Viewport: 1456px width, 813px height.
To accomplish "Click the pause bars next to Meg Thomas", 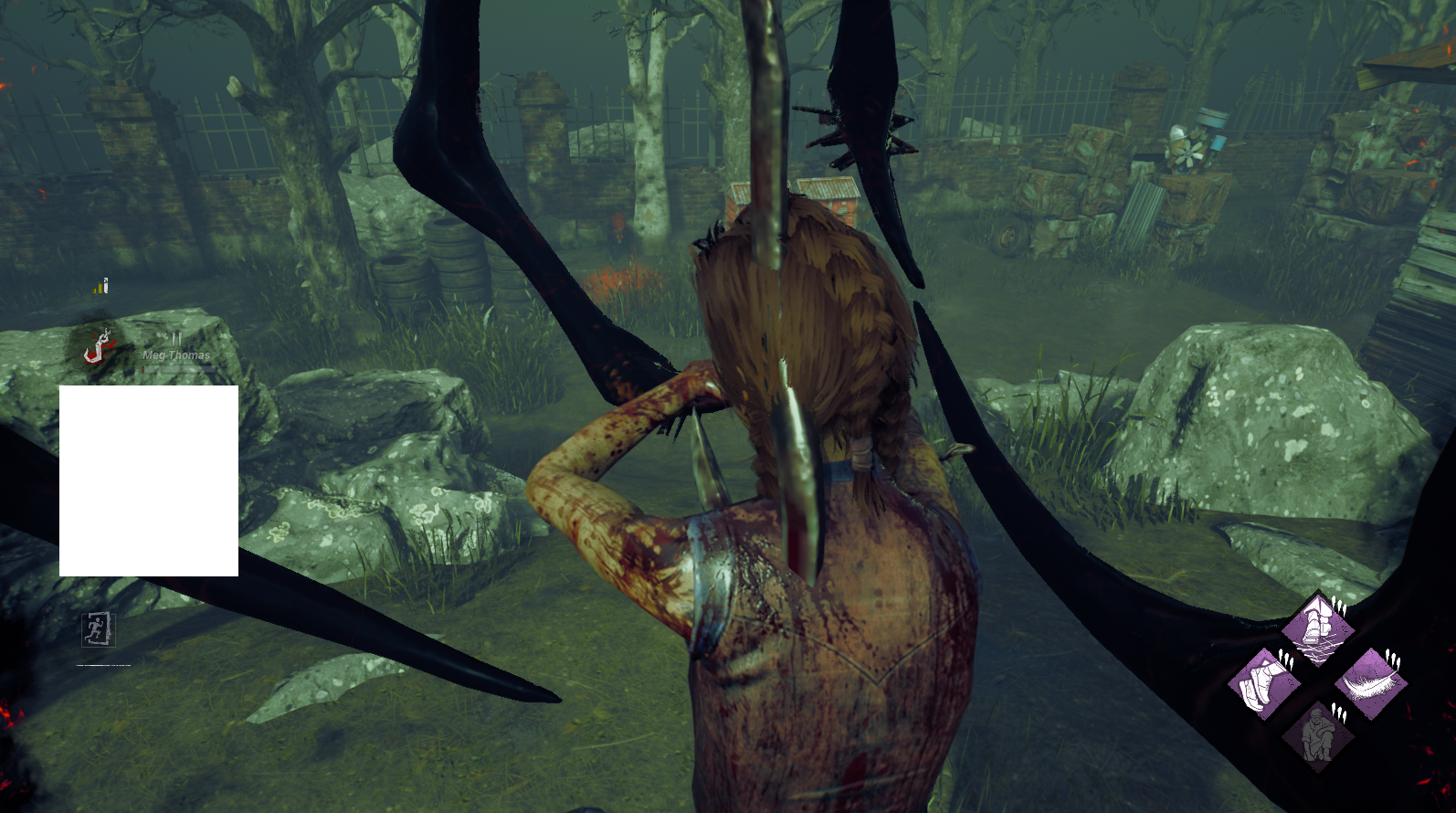I will pyautogui.click(x=177, y=339).
